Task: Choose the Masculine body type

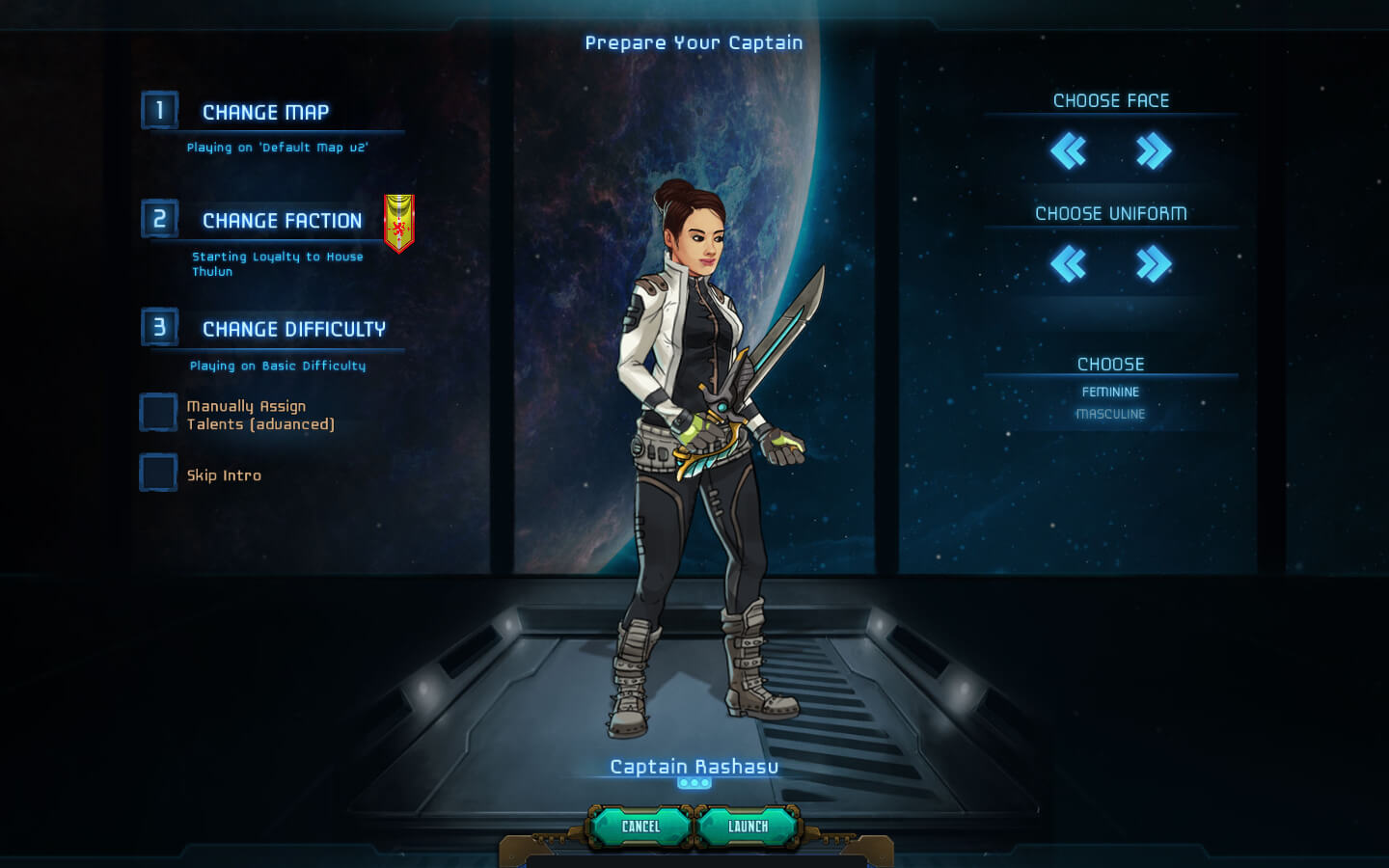Action: 1110,414
